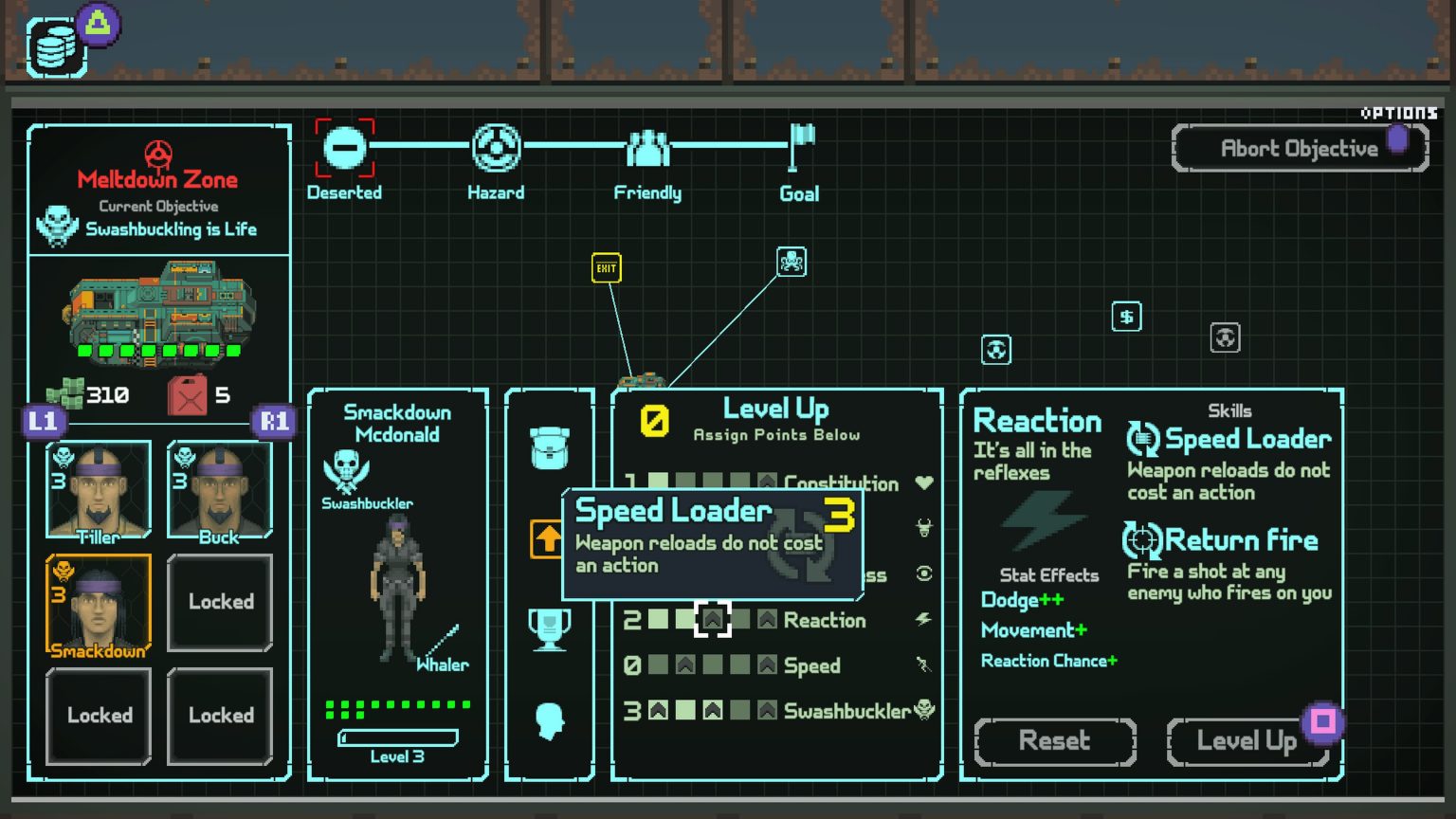The height and width of the screenshot is (819, 1456).
Task: Select the Hazard node on the route
Action: [x=496, y=148]
